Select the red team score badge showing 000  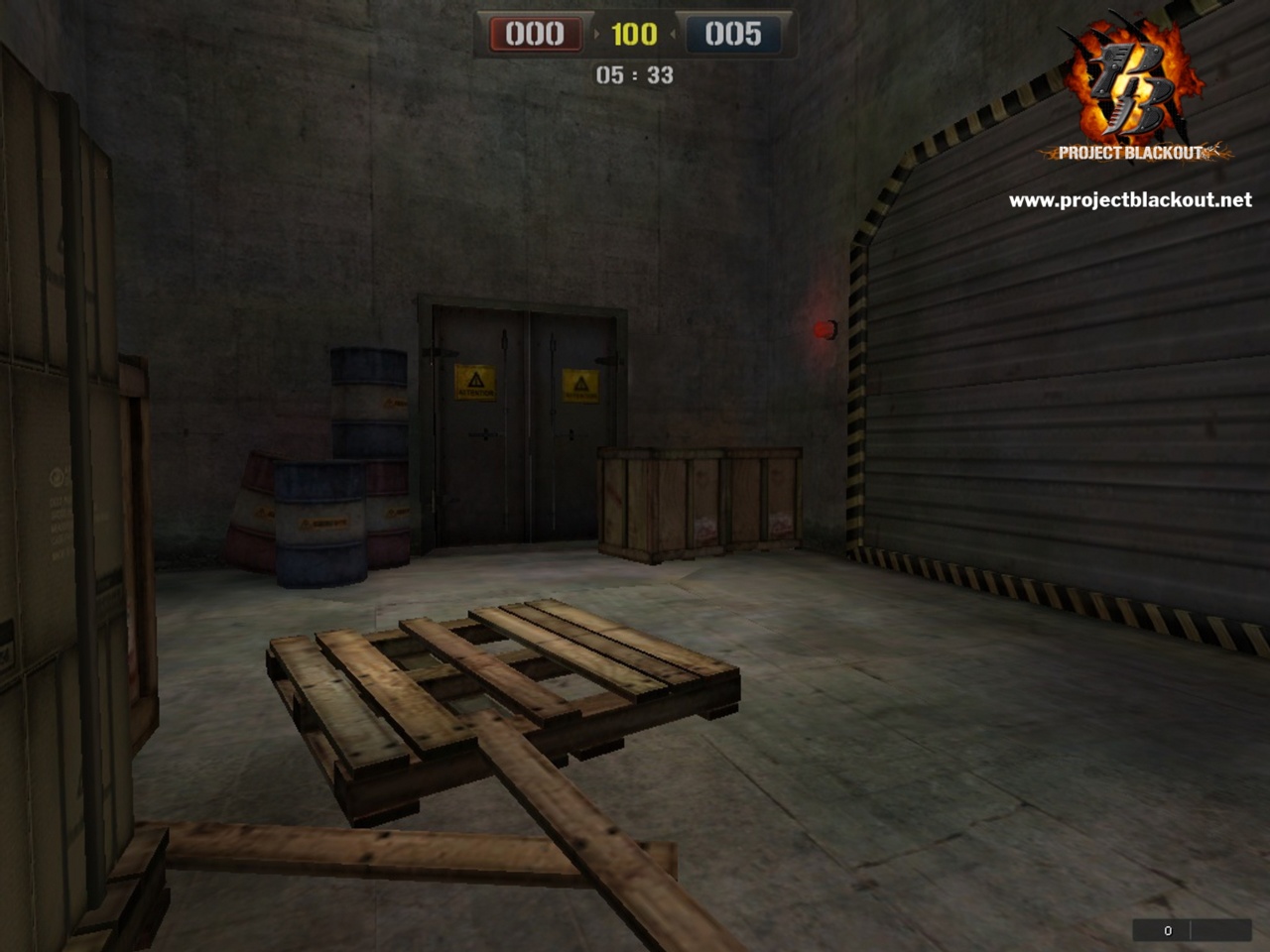(x=534, y=33)
